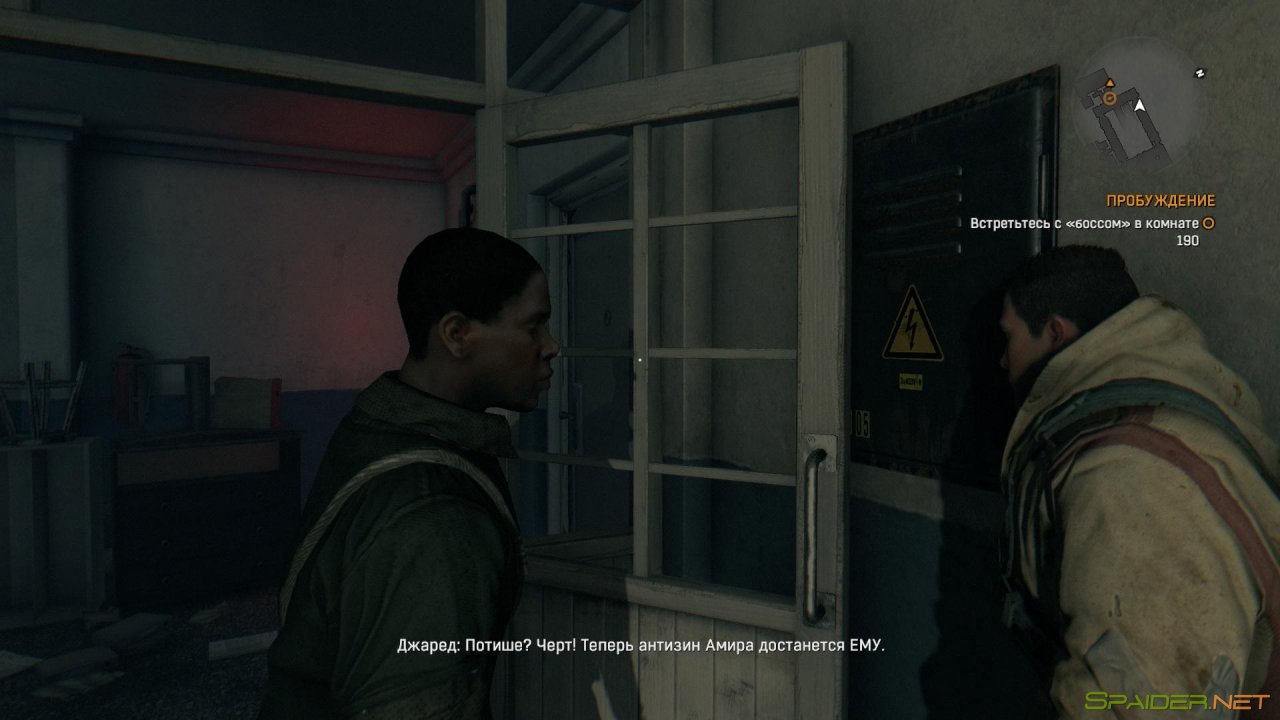This screenshot has width=1280, height=720.
Task: Select the triangular waypoint icon on the minimap
Action: pos(1111,83)
